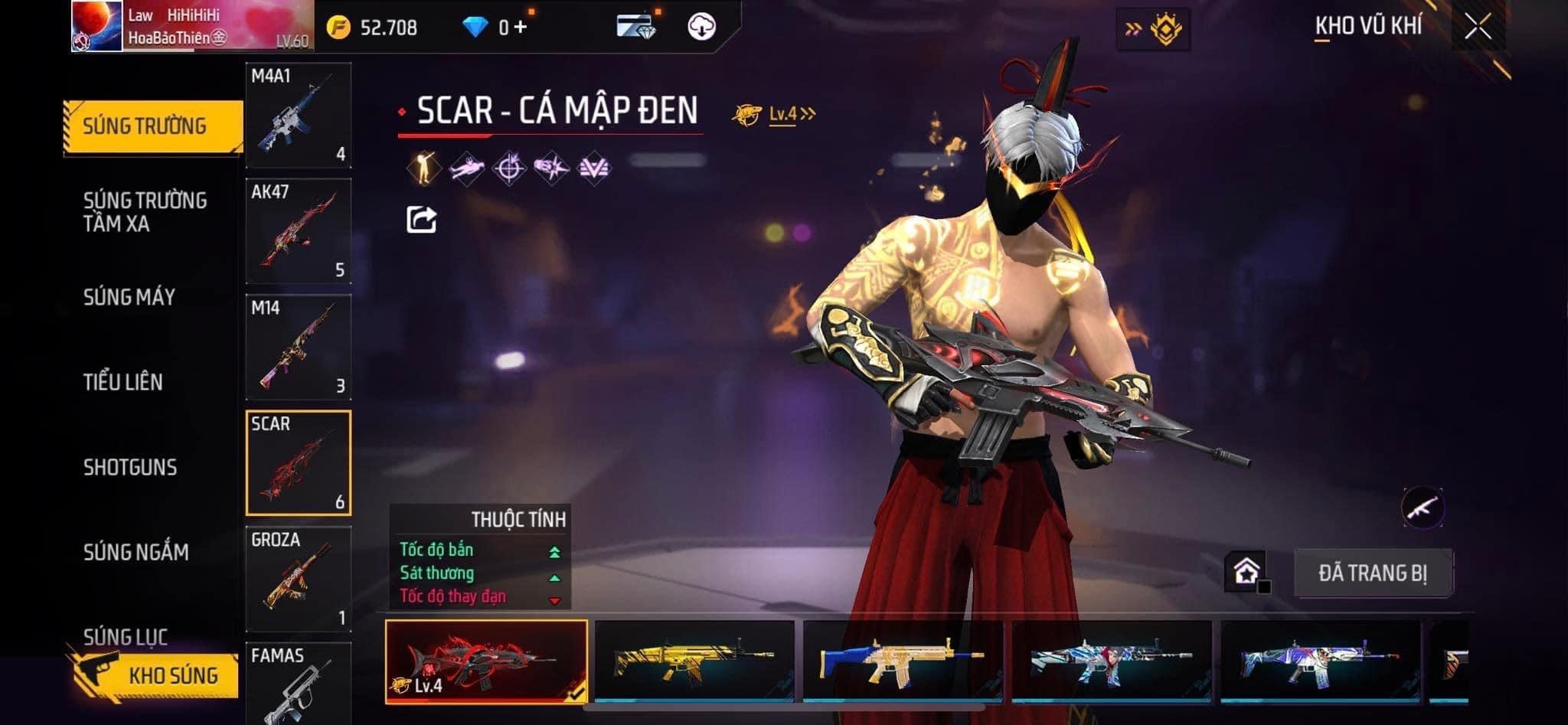The image size is (1568, 725).
Task: Switch to the Súng Trường Tầm Xa category
Action: [x=144, y=212]
